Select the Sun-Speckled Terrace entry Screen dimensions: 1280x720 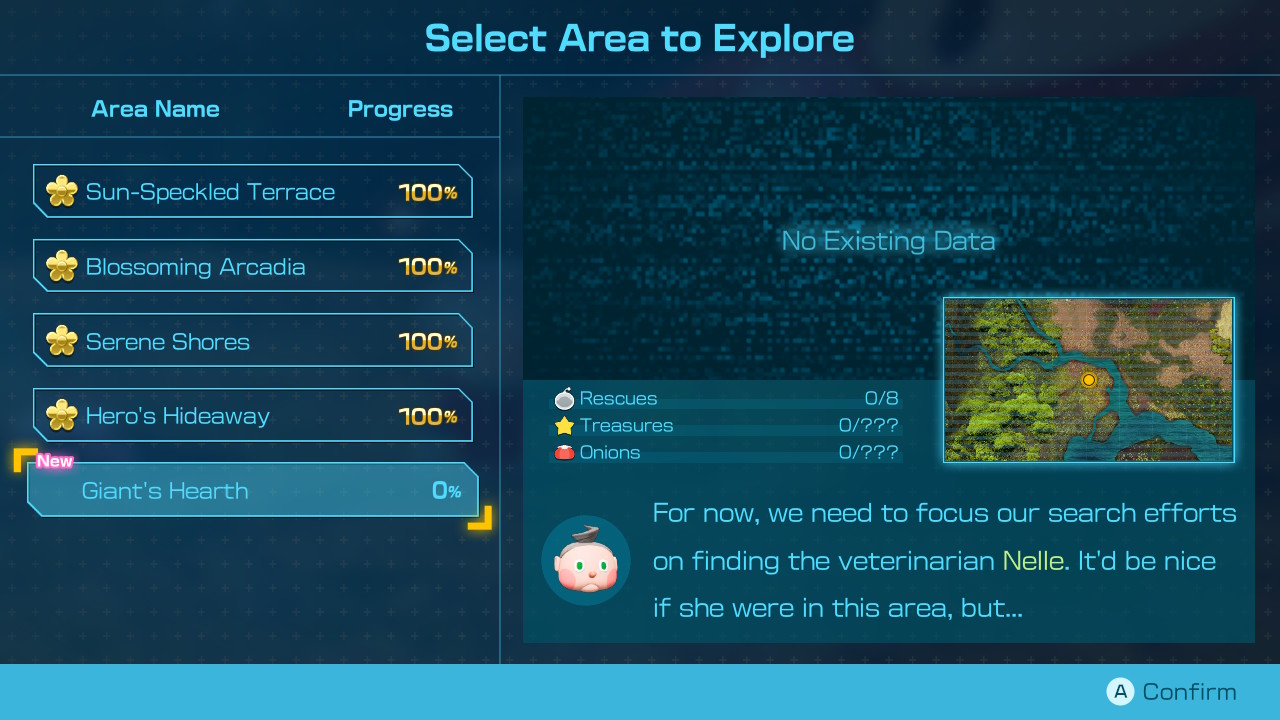coord(252,191)
